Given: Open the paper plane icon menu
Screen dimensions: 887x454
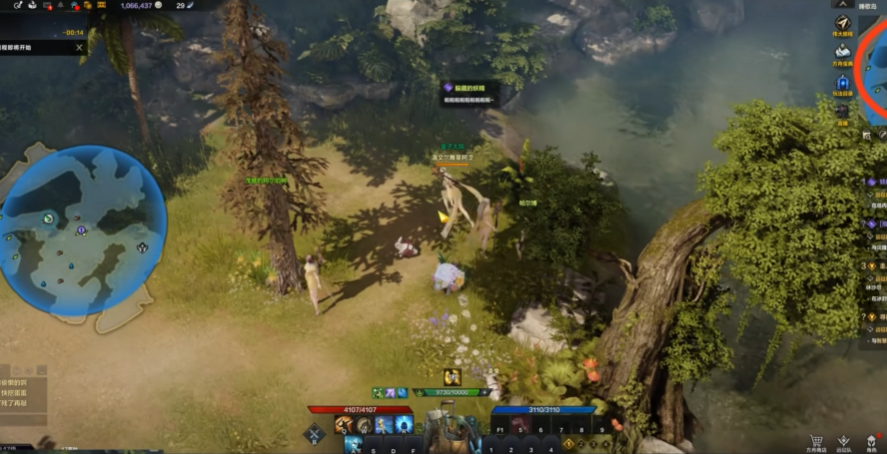Looking at the screenshot, I should tap(843, 24).
